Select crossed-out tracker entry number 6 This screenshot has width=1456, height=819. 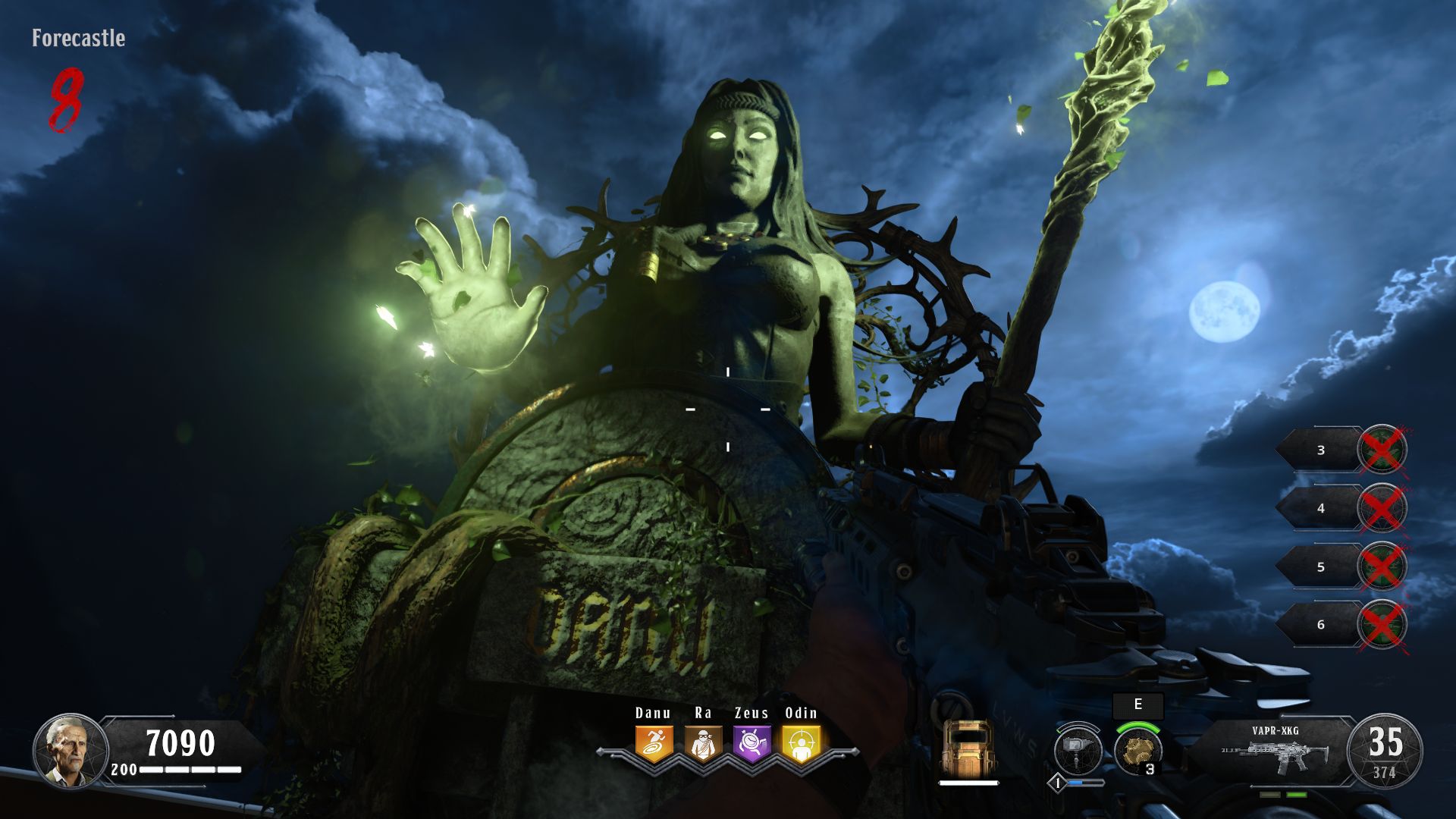click(1342, 624)
